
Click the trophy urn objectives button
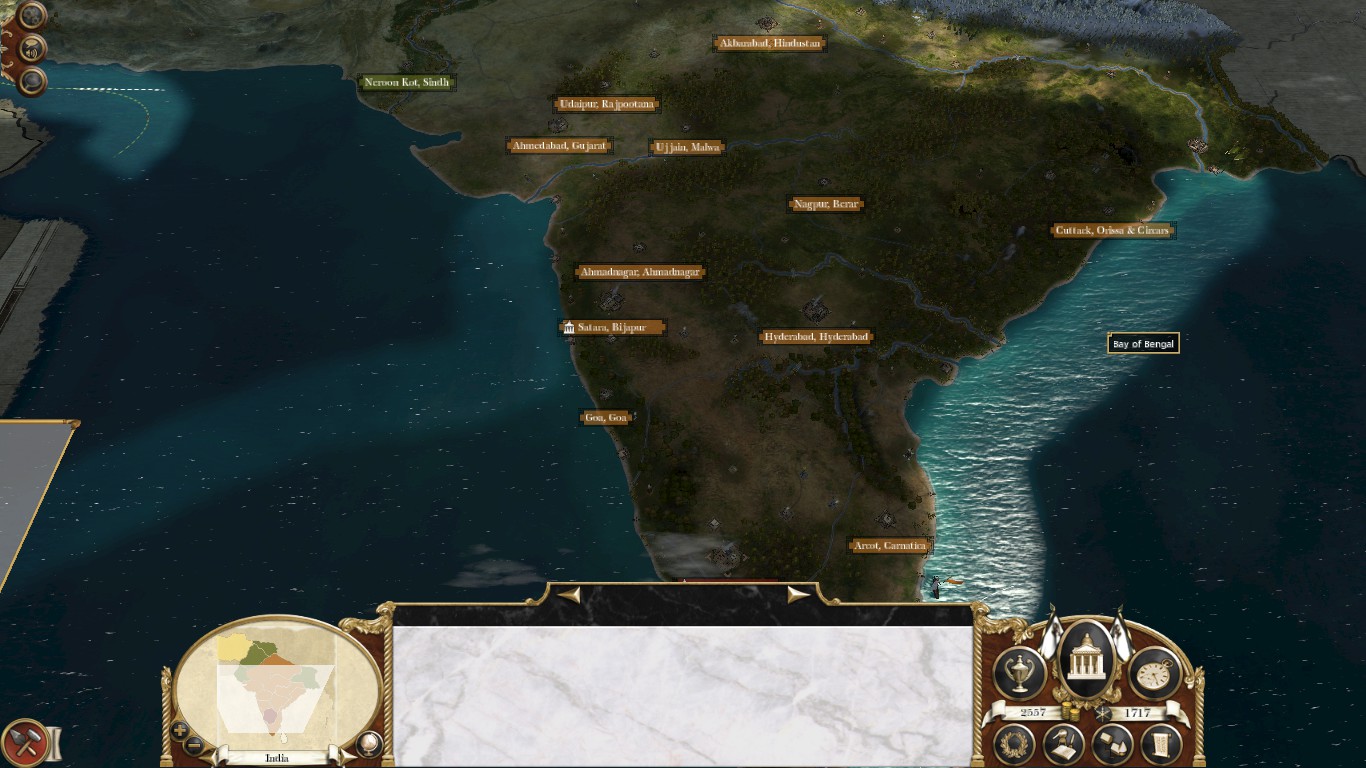(1021, 673)
